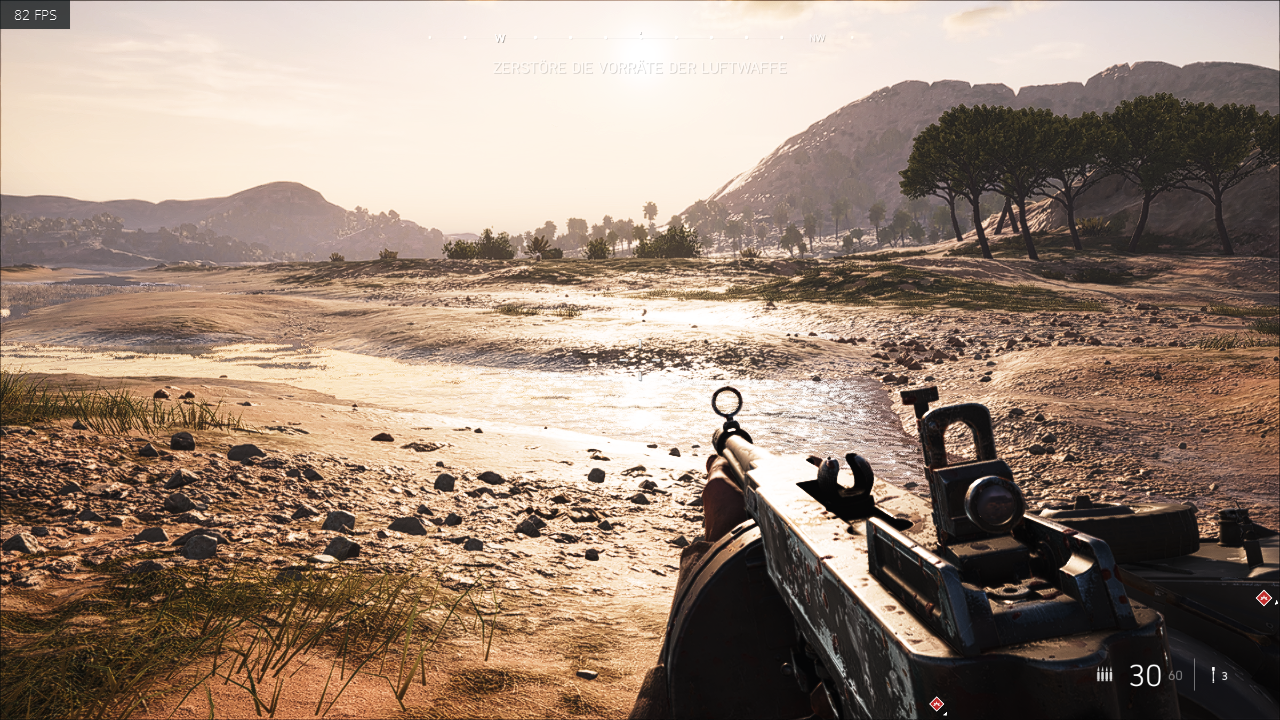Click the large 30 ammo number
This screenshot has width=1280, height=720.
1145,675
